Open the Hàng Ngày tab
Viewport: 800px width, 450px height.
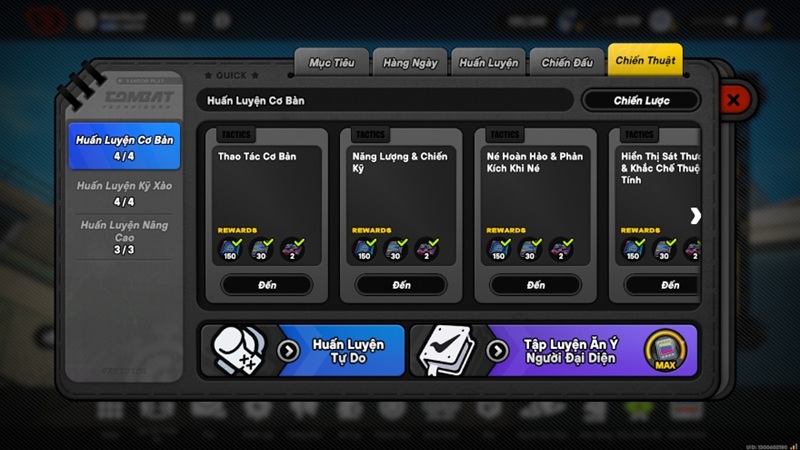pyautogui.click(x=410, y=63)
